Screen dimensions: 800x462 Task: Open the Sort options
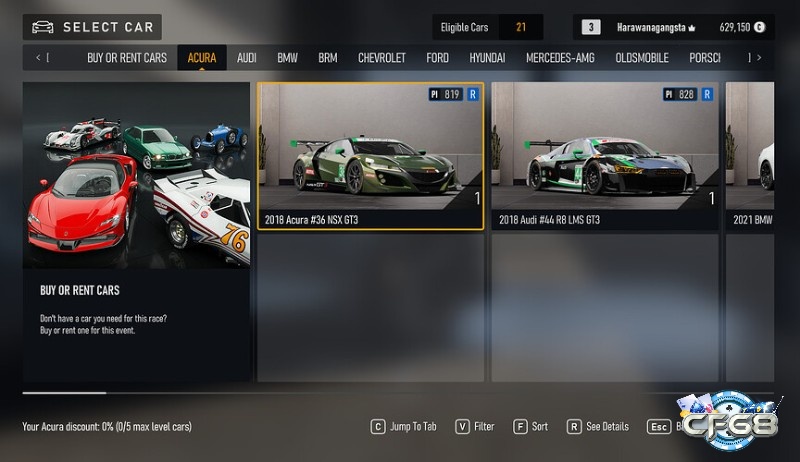[x=531, y=427]
